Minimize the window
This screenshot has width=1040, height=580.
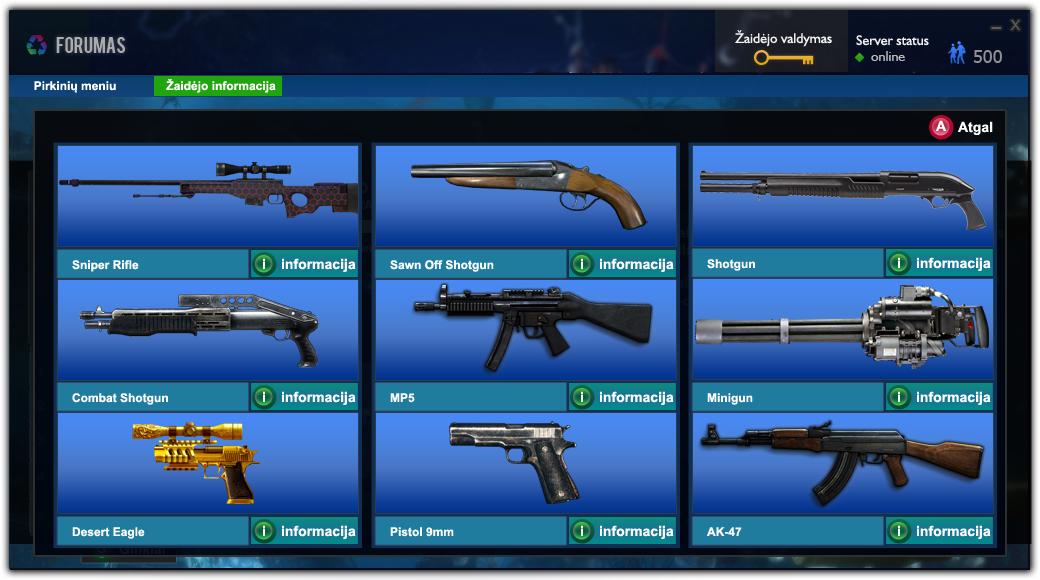996,27
